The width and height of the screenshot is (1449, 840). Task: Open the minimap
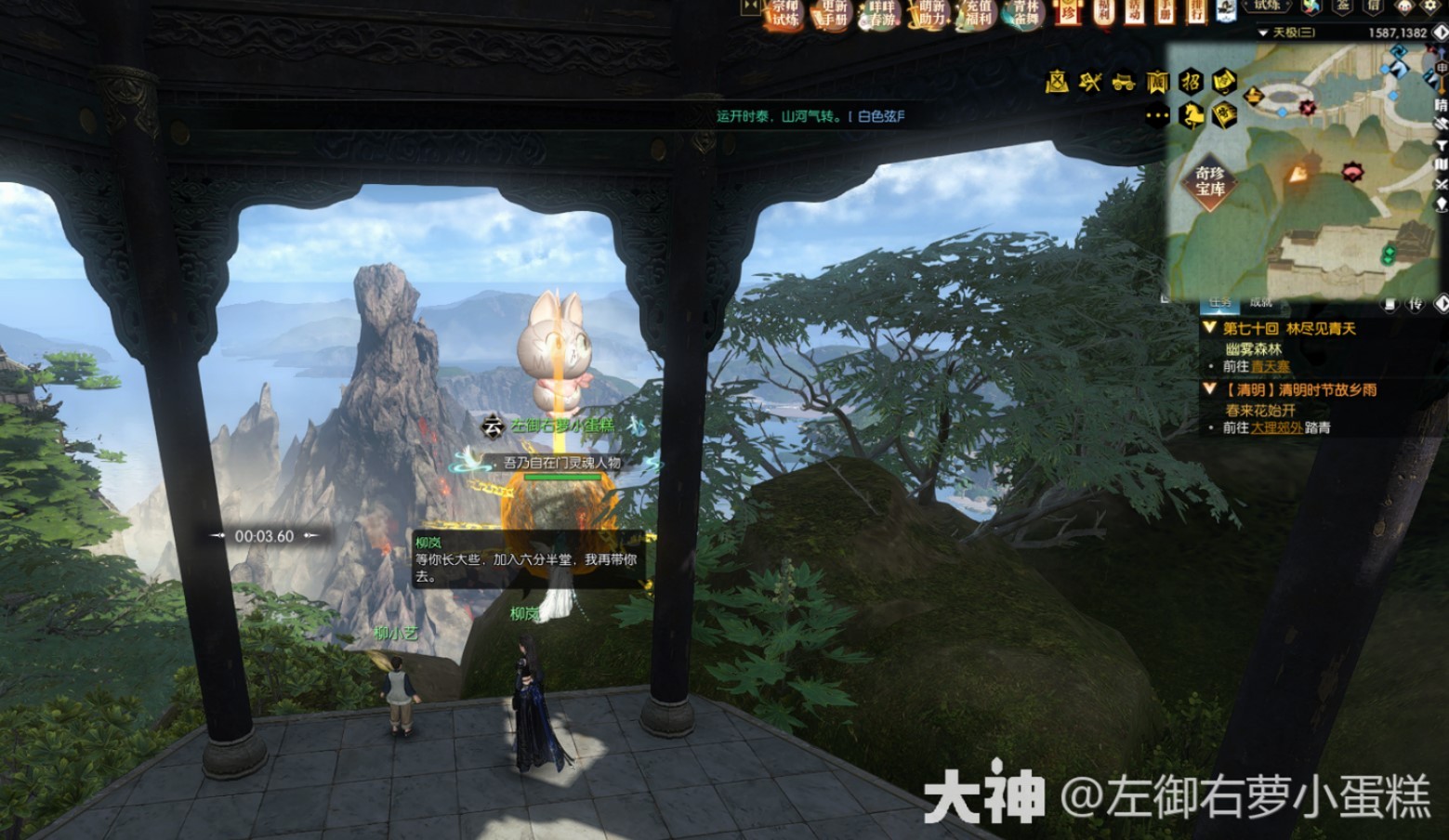1301,167
